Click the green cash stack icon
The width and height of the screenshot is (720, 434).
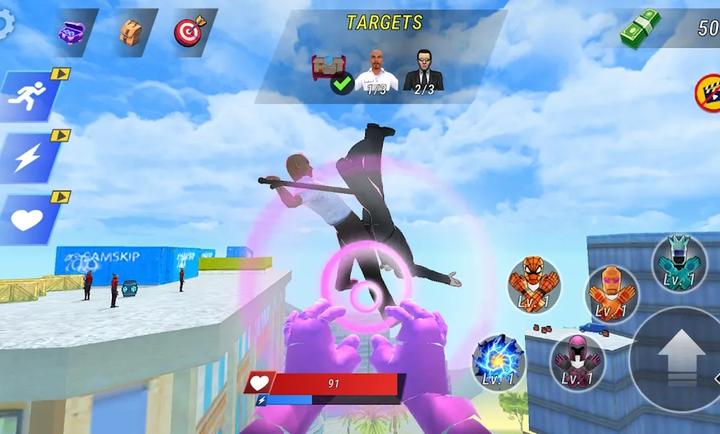(x=640, y=31)
